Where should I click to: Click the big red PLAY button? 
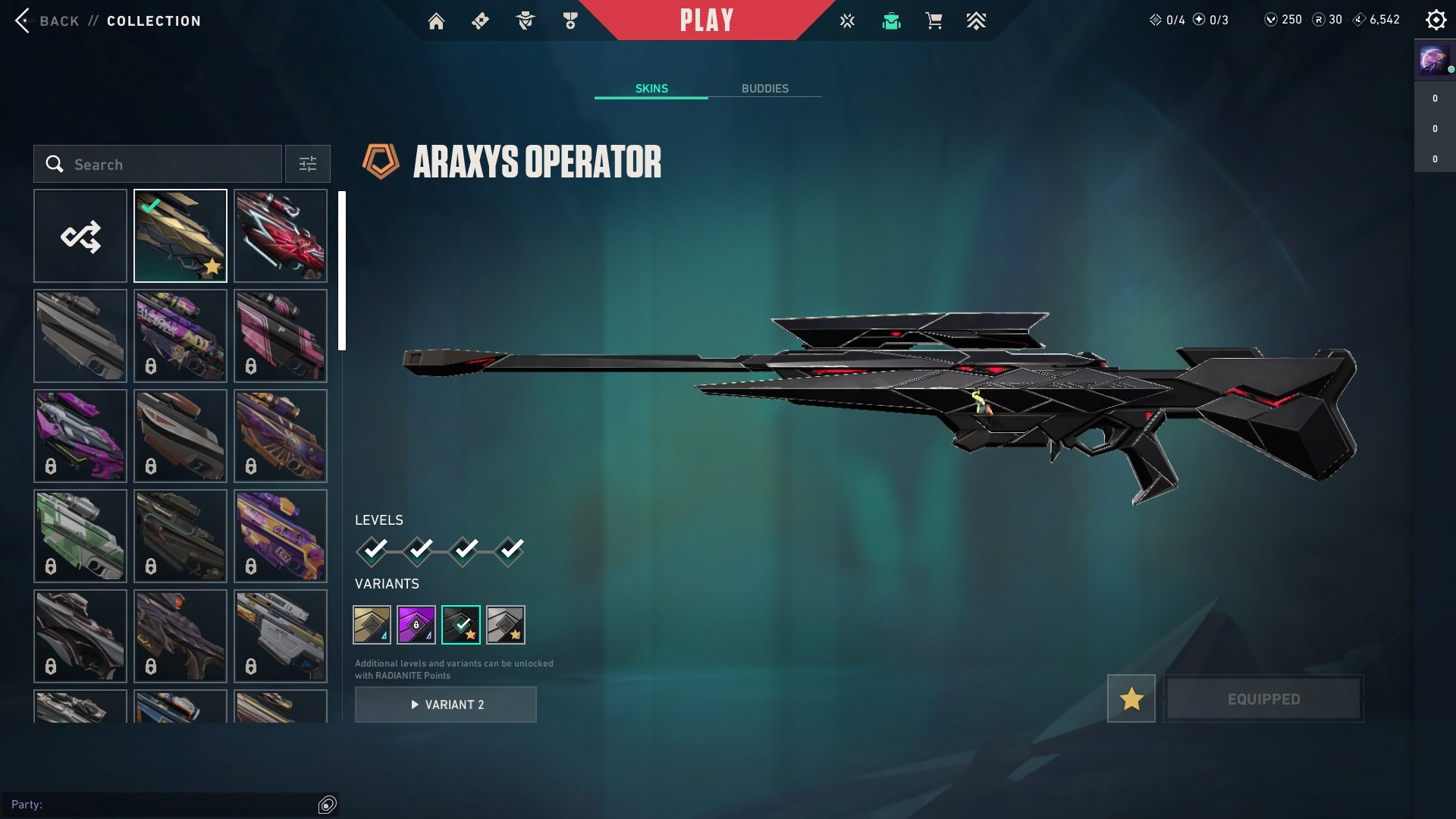[x=706, y=20]
